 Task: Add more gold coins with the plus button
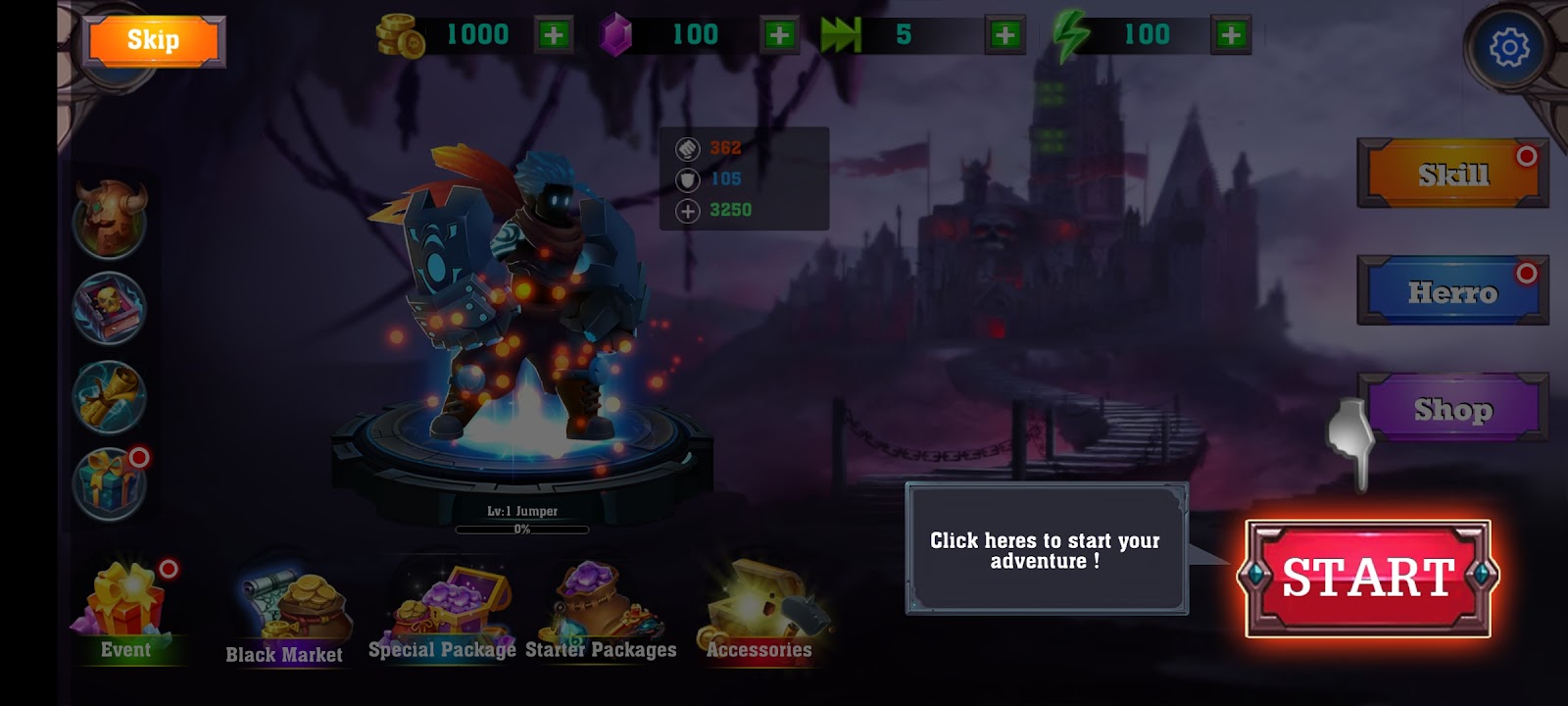[554, 35]
